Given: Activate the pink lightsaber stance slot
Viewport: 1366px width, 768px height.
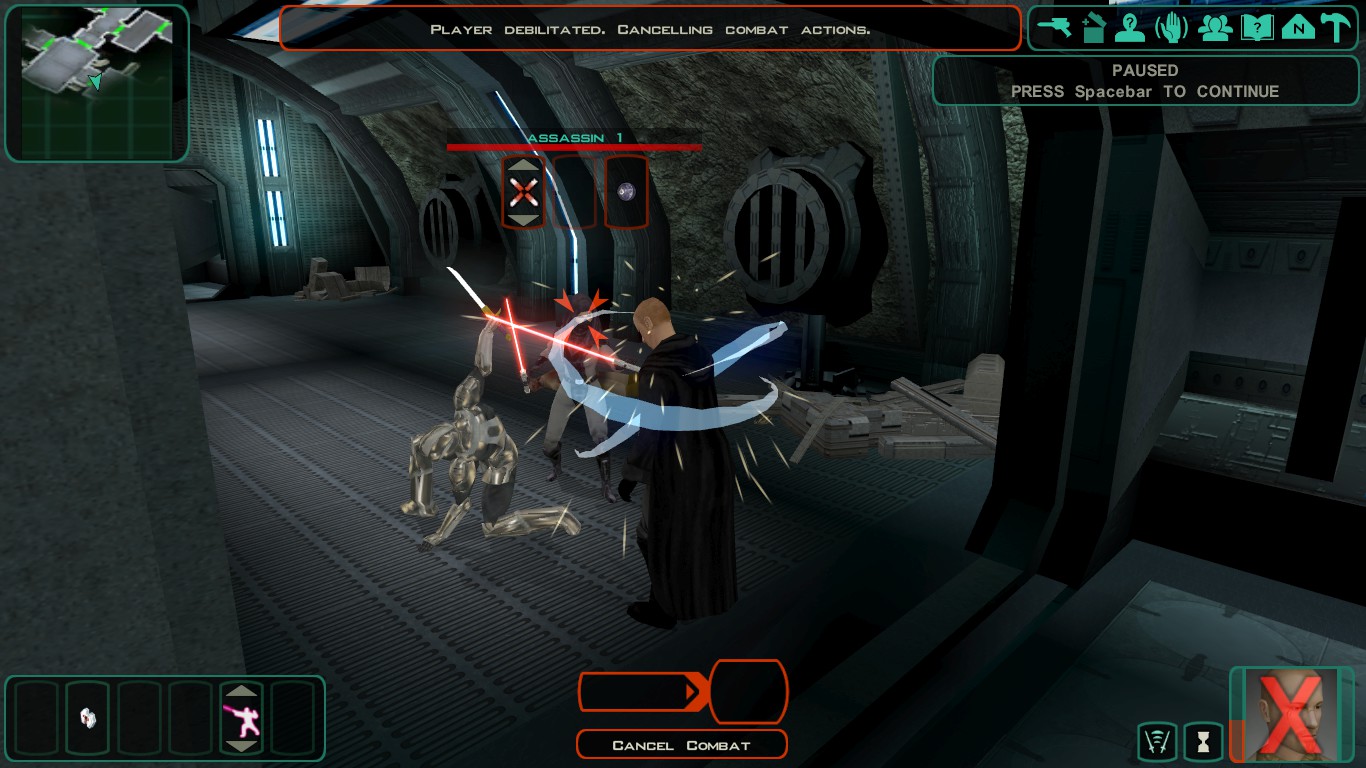Looking at the screenshot, I should point(242,718).
